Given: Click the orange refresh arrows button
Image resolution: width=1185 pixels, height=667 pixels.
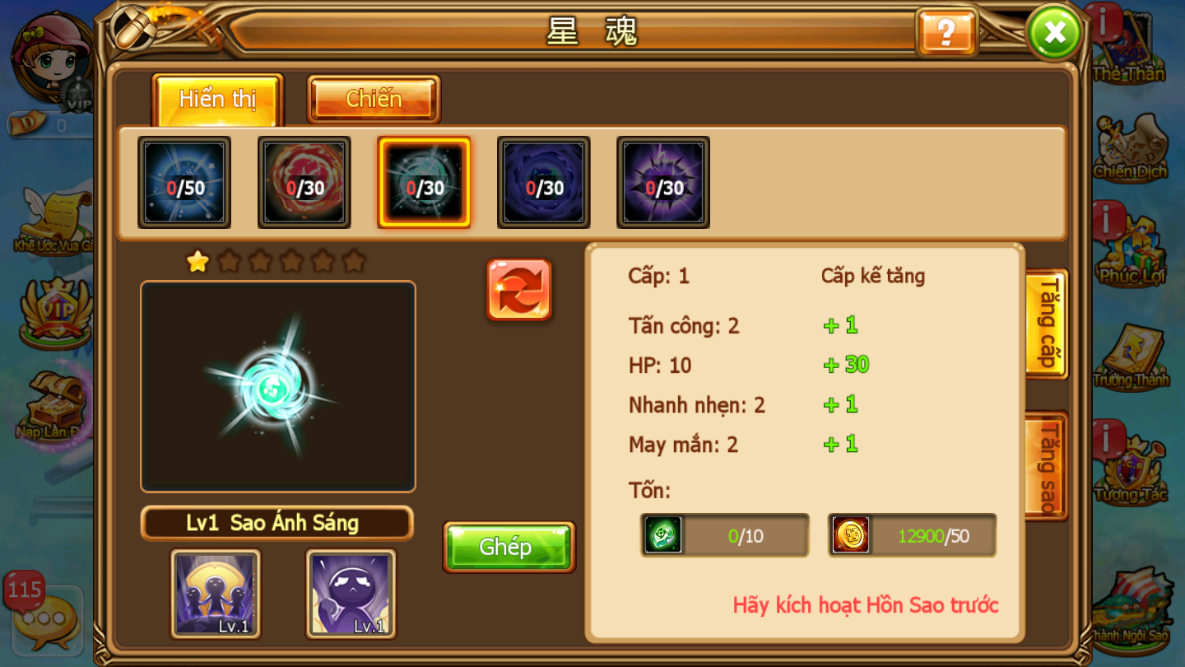Looking at the screenshot, I should (519, 290).
